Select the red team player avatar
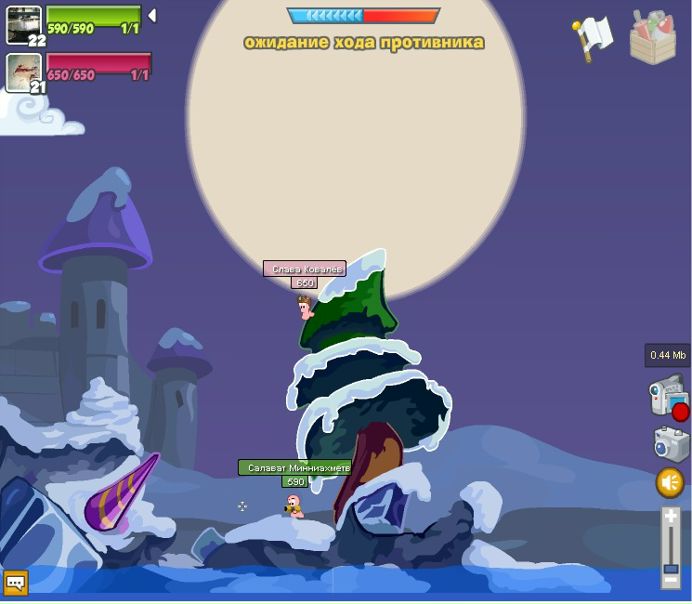Screen dimensions: 692x604 click(23, 71)
